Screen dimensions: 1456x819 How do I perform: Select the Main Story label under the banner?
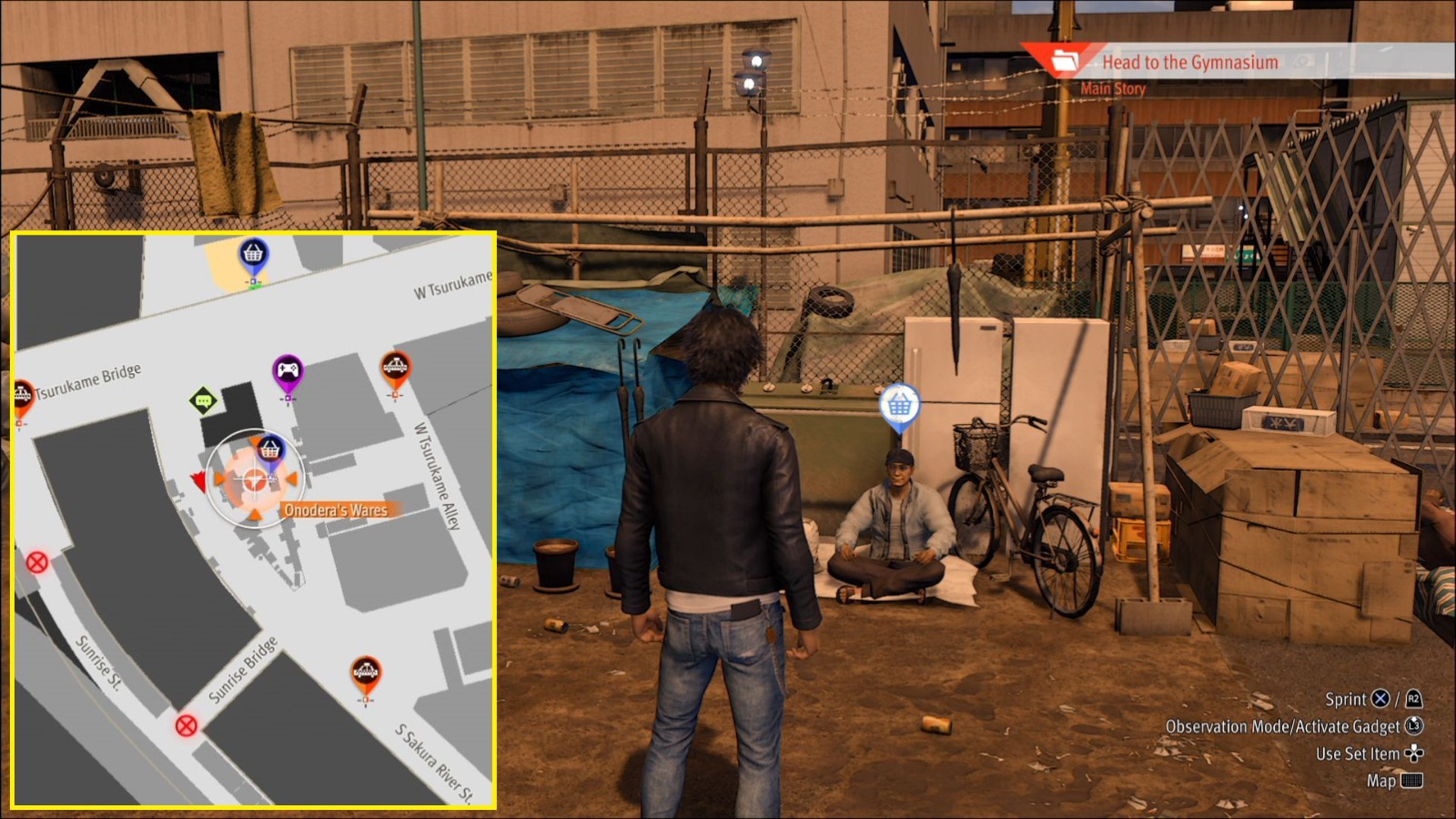(1113, 89)
